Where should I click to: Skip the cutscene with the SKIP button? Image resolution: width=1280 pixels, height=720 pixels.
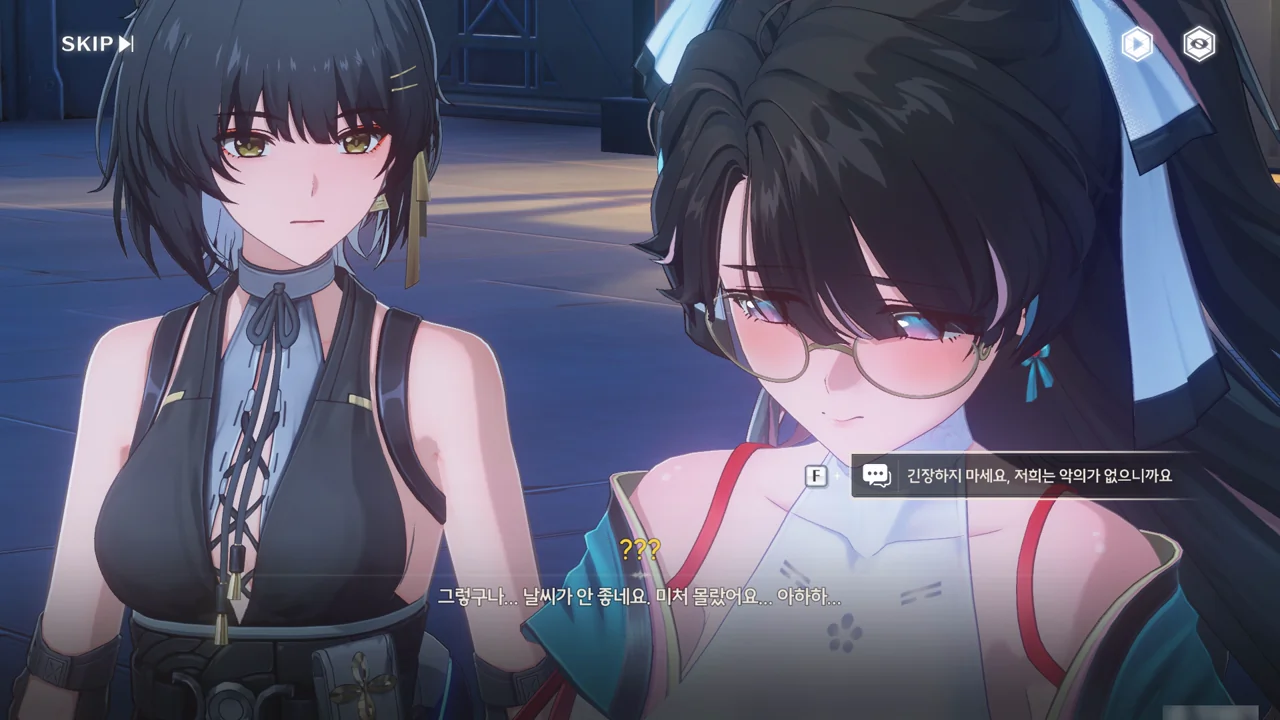click(x=97, y=44)
